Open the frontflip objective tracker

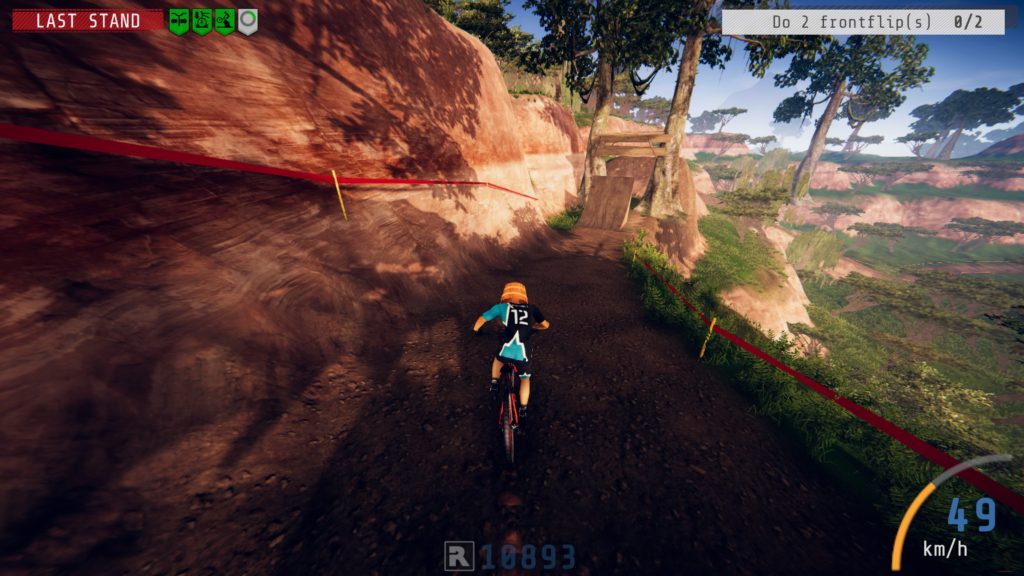click(x=862, y=22)
